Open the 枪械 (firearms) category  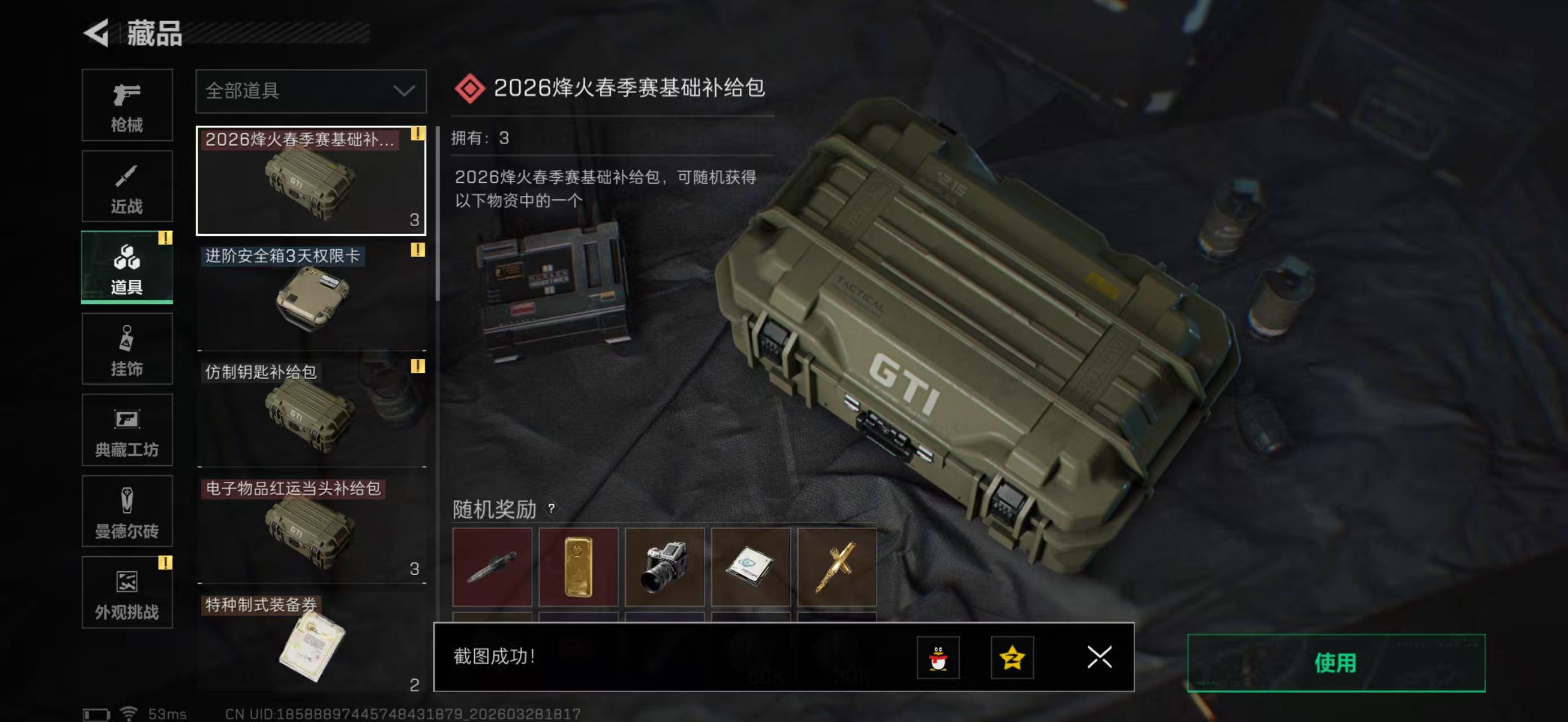(127, 105)
